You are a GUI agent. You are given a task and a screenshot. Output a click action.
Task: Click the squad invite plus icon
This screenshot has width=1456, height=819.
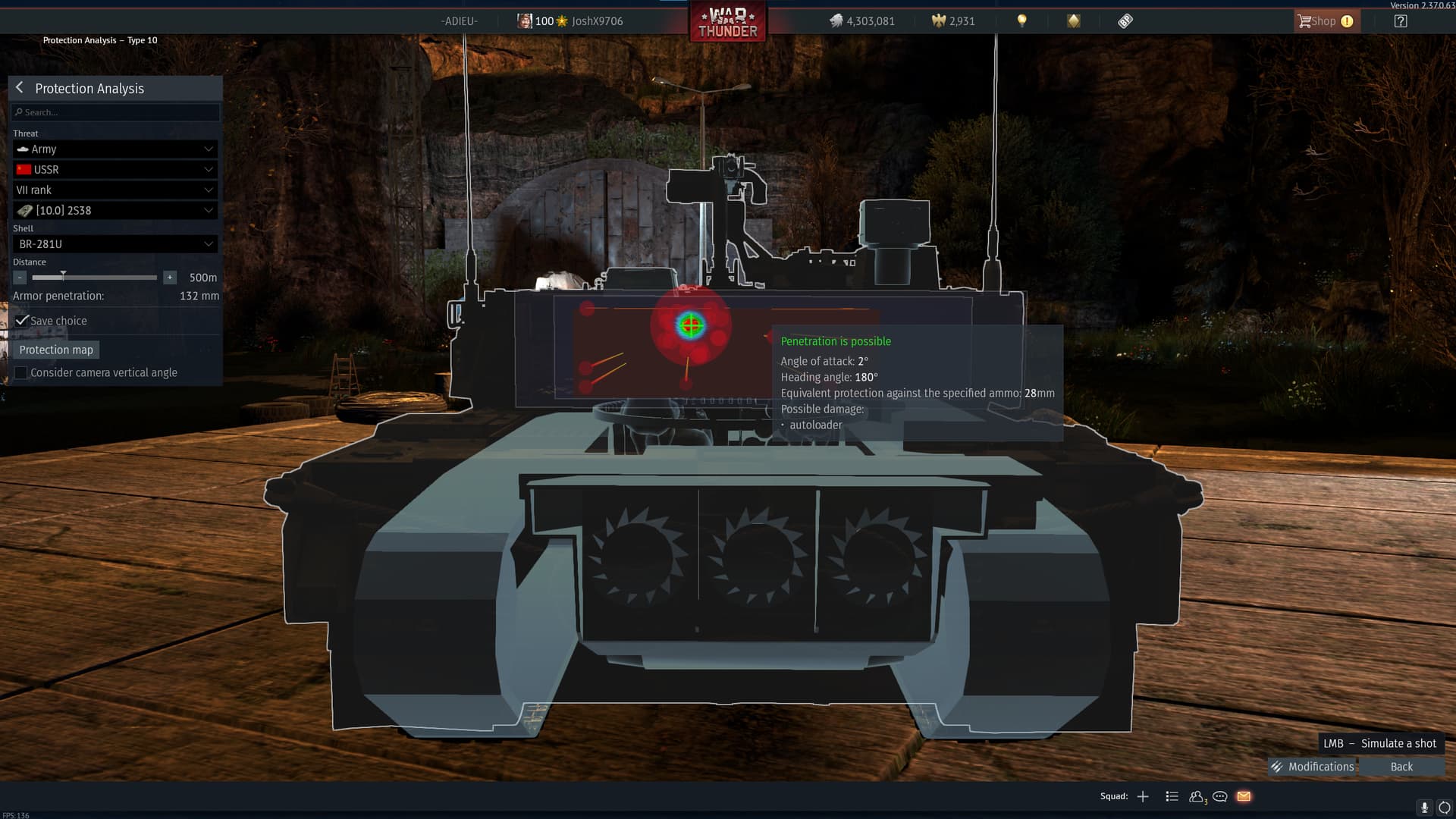tap(1143, 796)
